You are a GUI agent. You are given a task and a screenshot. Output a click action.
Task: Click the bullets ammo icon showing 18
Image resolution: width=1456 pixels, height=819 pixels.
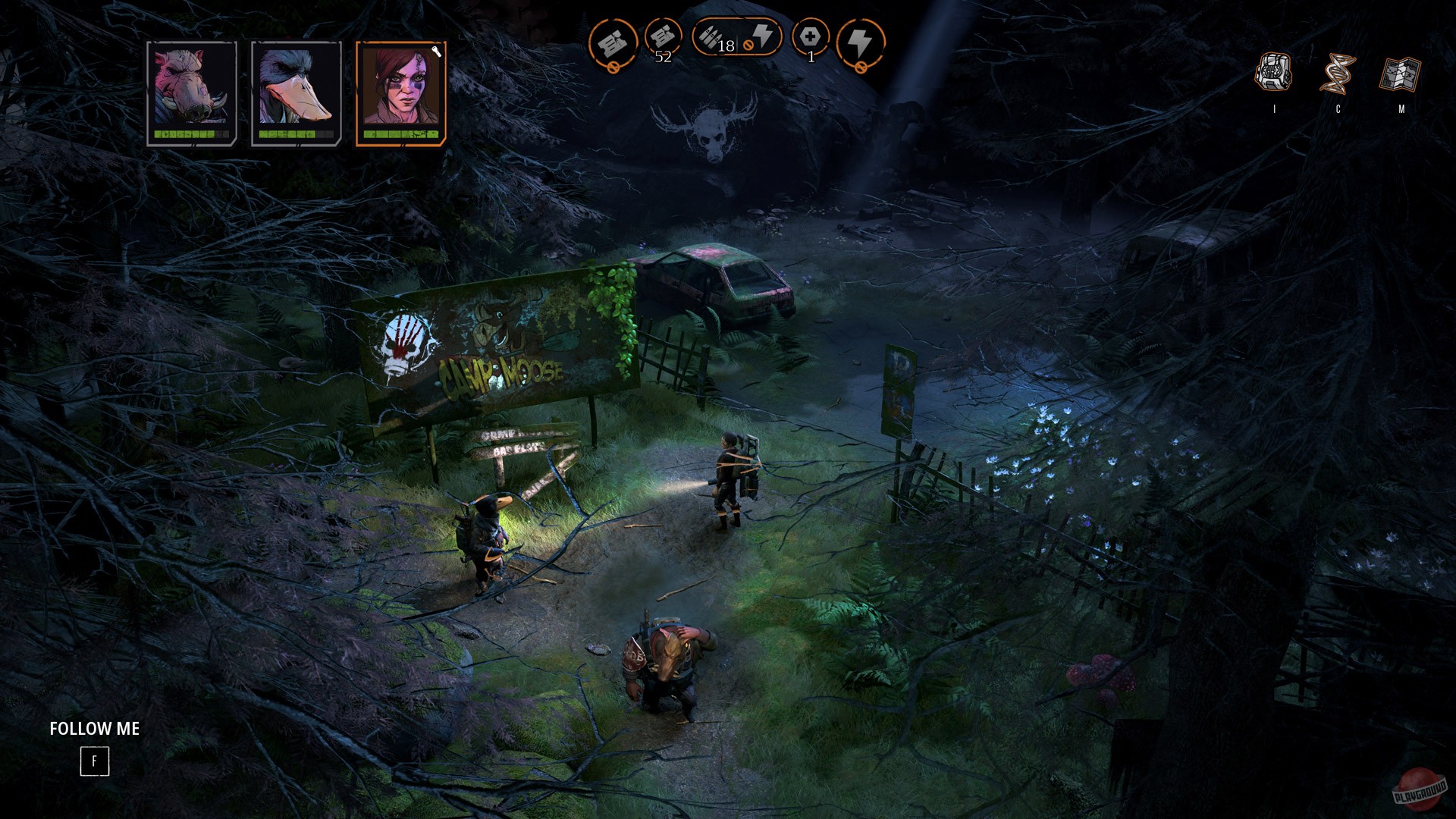click(x=714, y=38)
